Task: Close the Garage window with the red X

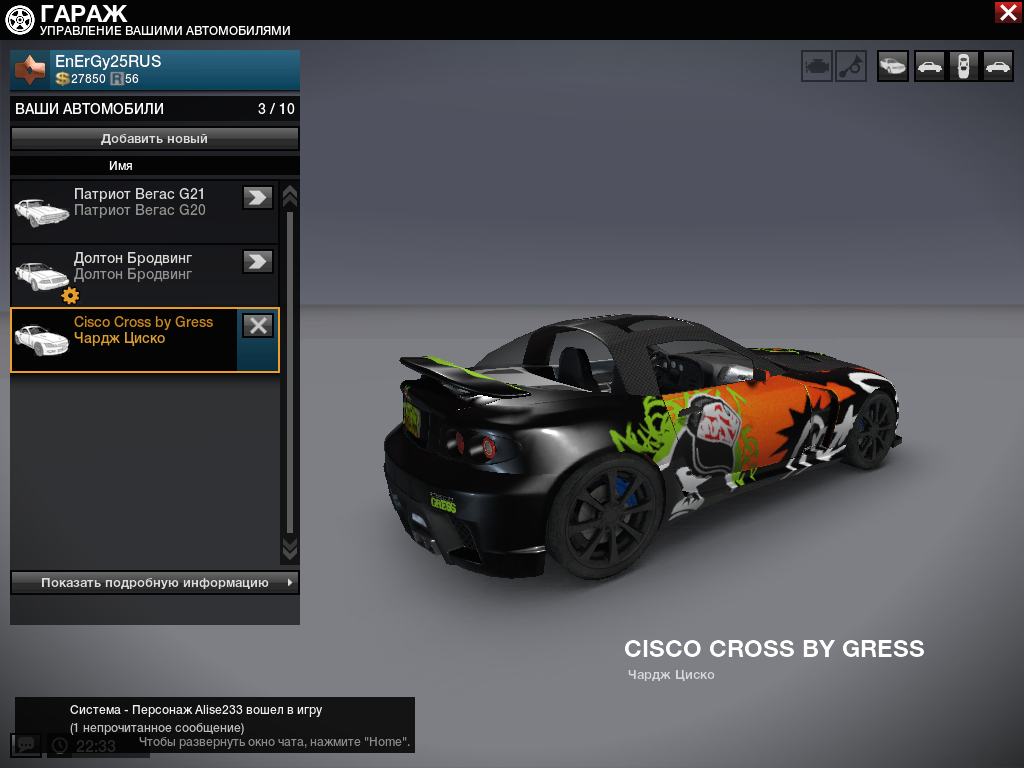Action: click(1007, 12)
